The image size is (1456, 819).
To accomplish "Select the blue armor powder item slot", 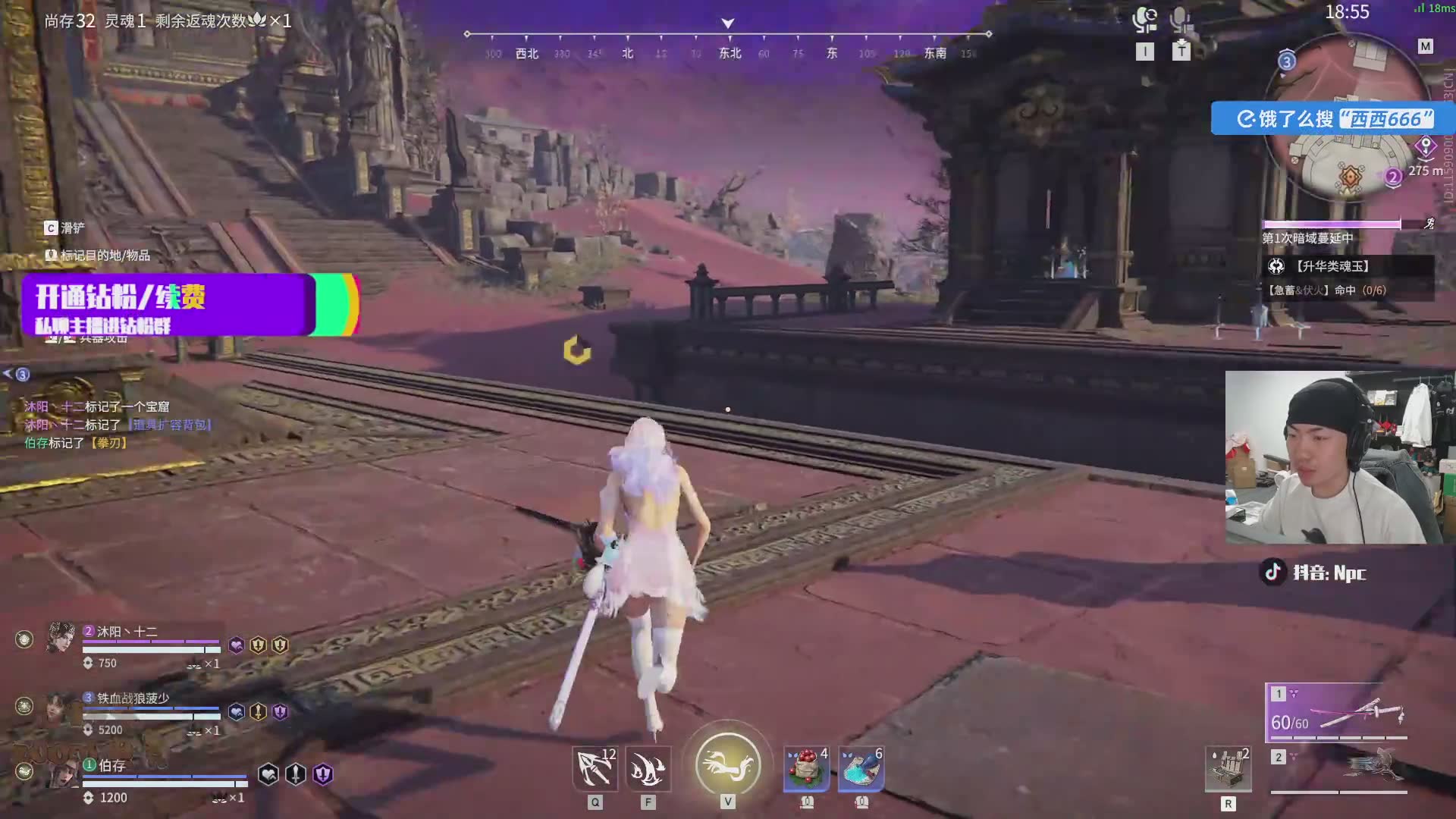I will 861,769.
